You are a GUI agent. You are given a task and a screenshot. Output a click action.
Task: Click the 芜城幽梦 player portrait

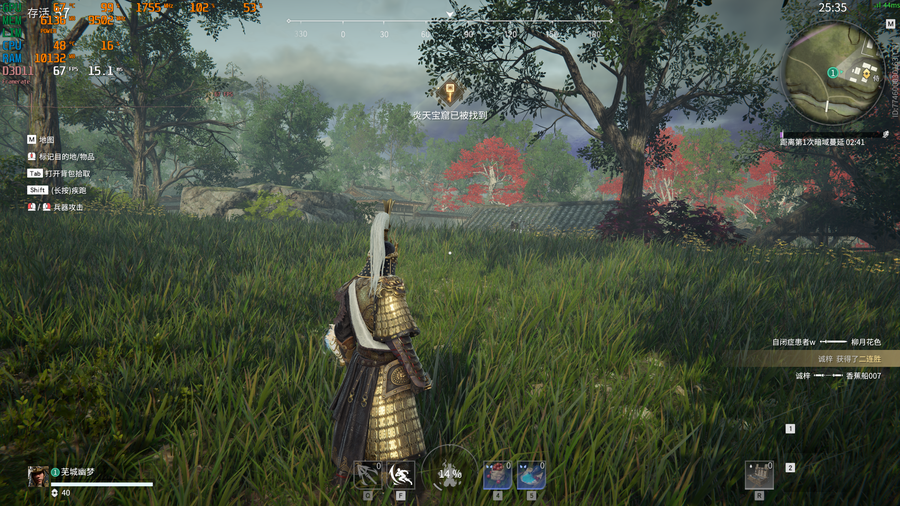38,477
